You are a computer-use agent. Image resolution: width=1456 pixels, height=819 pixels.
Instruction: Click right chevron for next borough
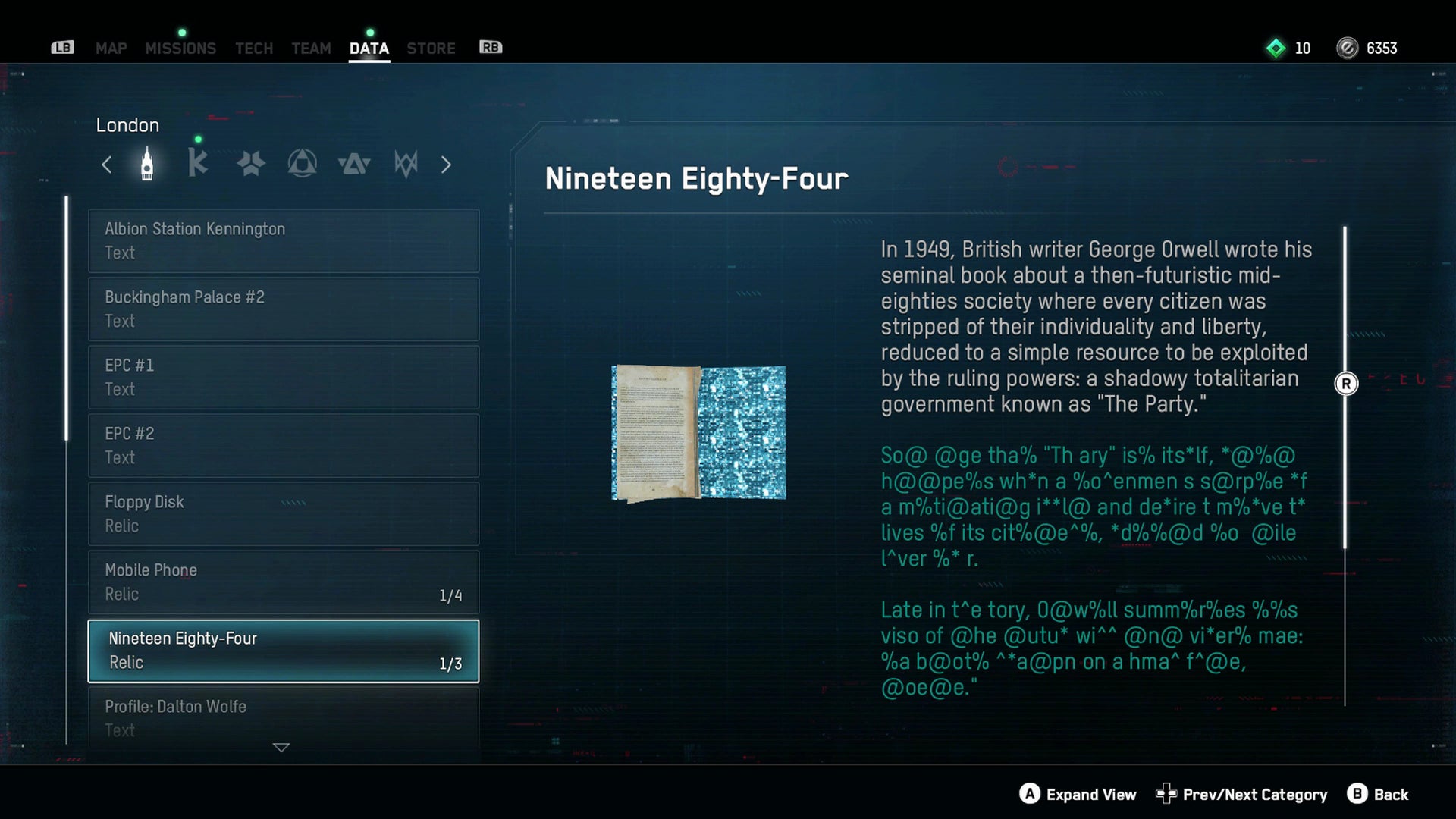[446, 164]
